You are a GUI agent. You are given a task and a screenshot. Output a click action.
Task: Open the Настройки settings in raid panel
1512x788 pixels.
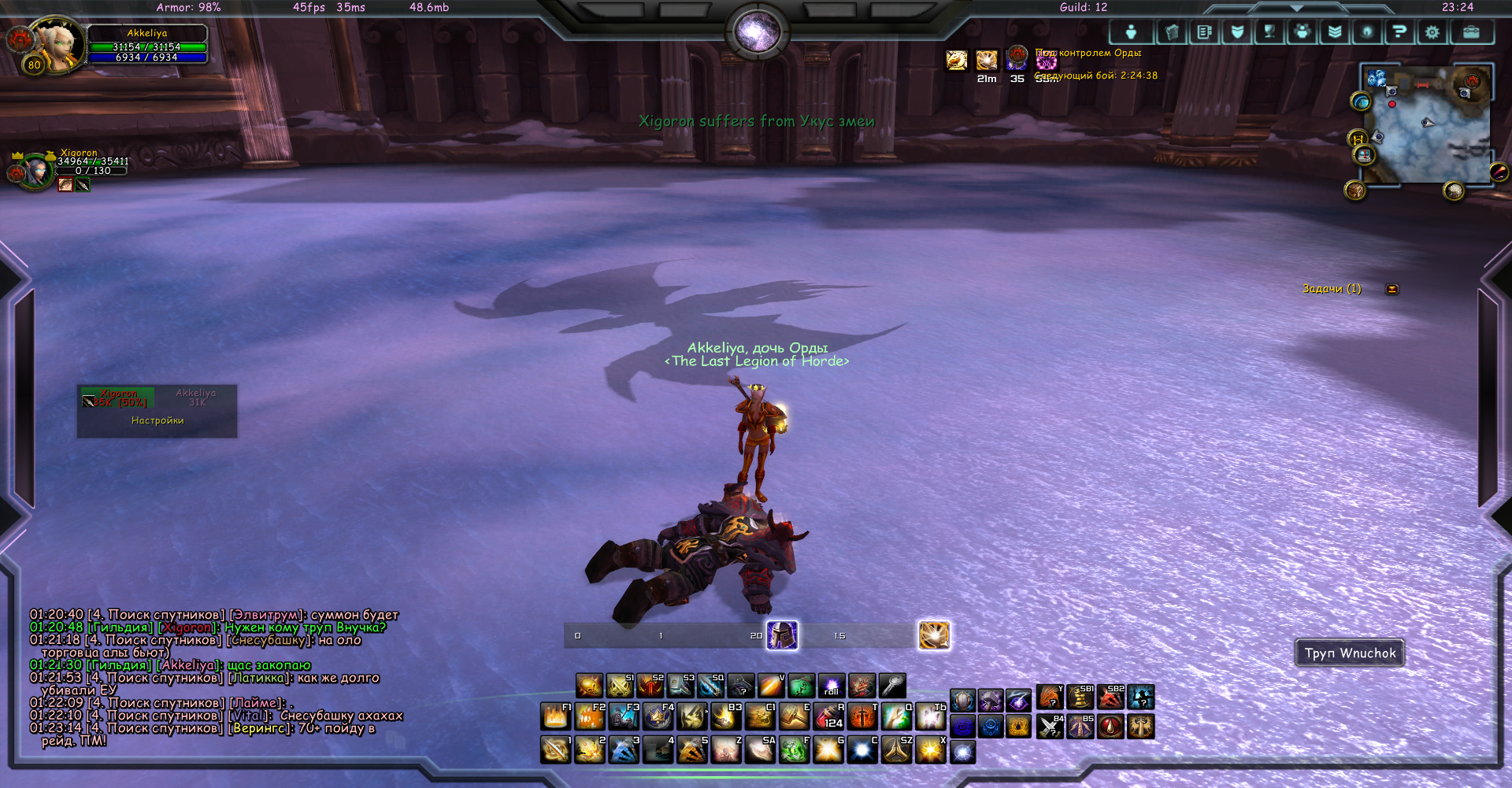(x=157, y=421)
